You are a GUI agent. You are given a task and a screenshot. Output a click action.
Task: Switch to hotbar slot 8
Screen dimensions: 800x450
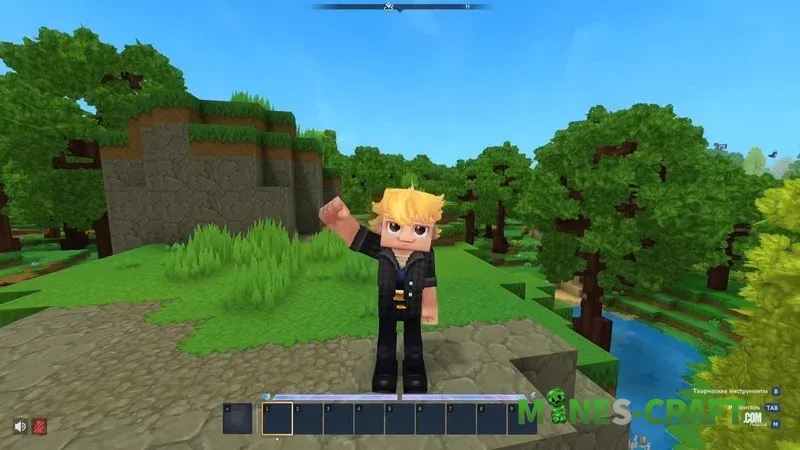coord(492,418)
